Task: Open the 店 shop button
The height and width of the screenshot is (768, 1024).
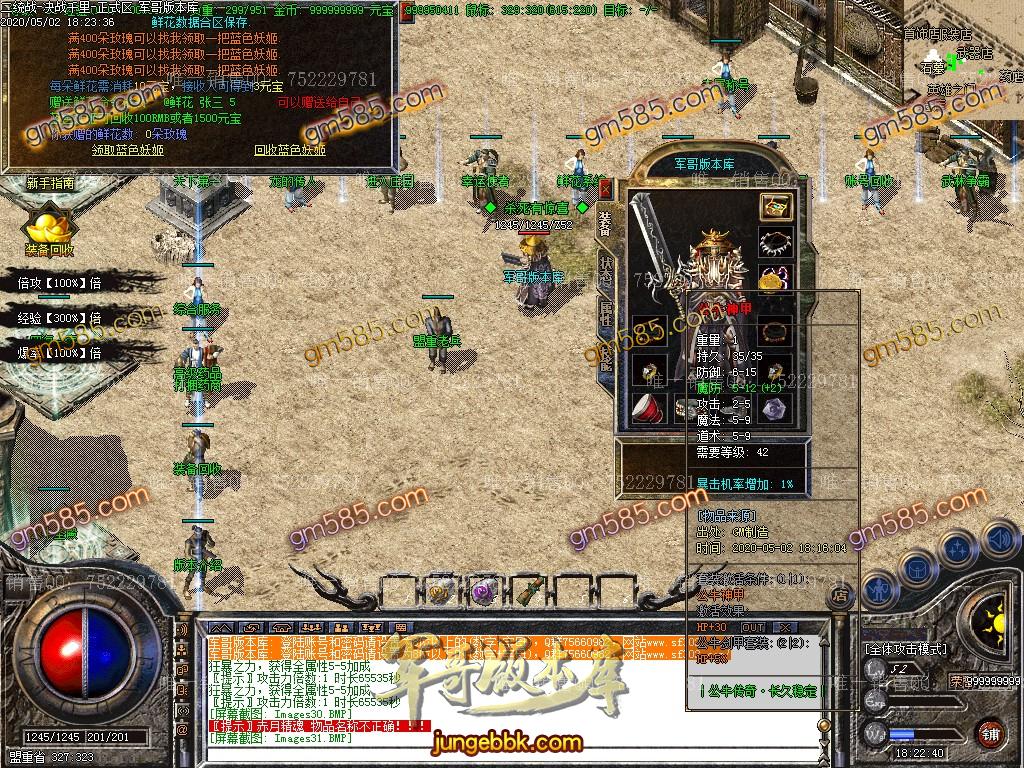Action: 840,596
